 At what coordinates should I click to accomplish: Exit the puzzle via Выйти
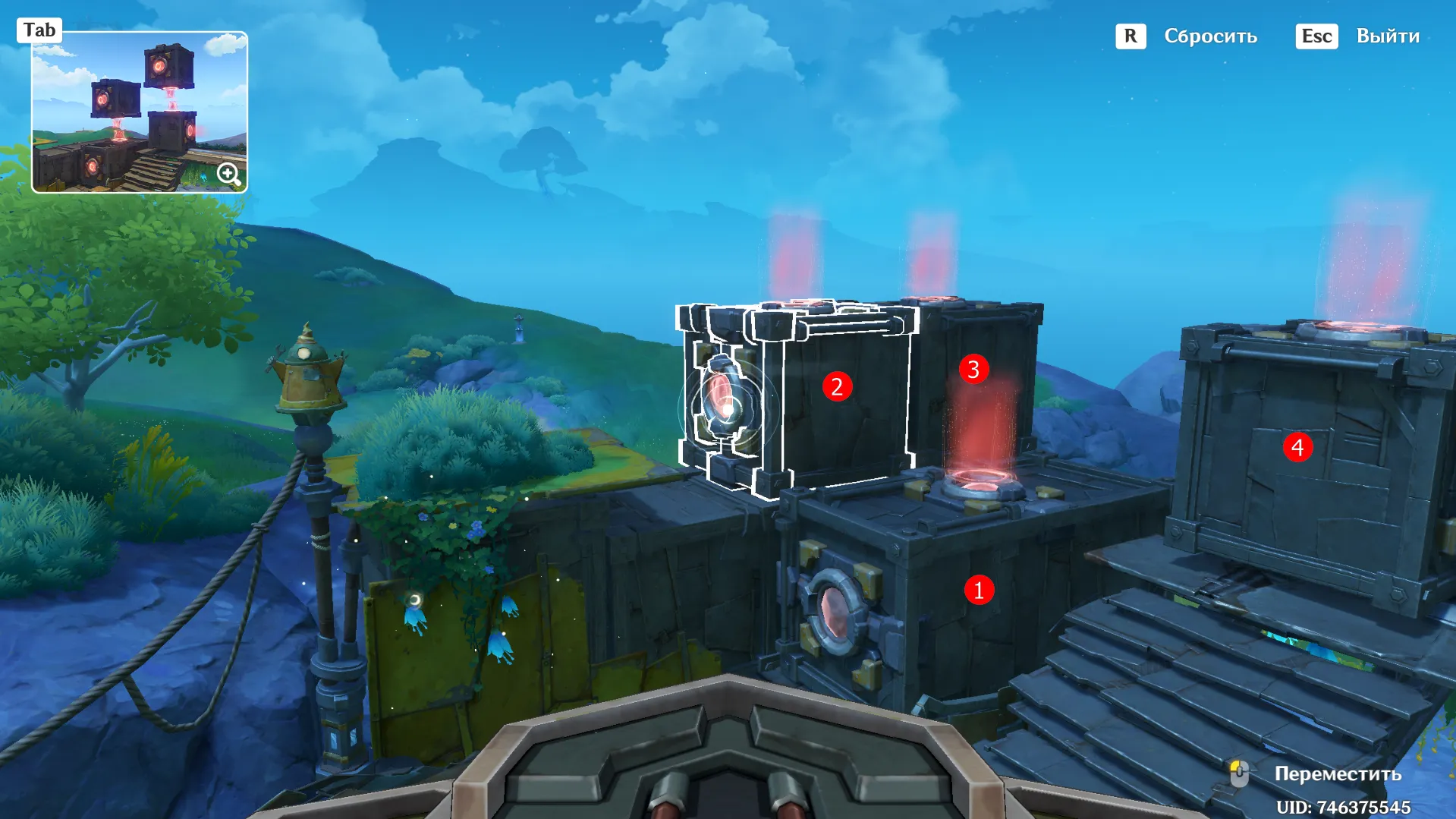1387,36
